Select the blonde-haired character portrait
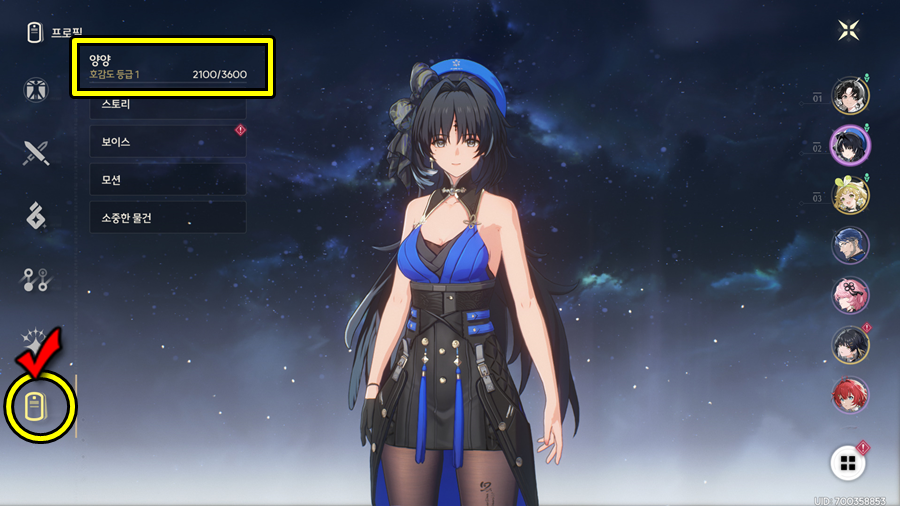The width and height of the screenshot is (900, 506). point(851,195)
